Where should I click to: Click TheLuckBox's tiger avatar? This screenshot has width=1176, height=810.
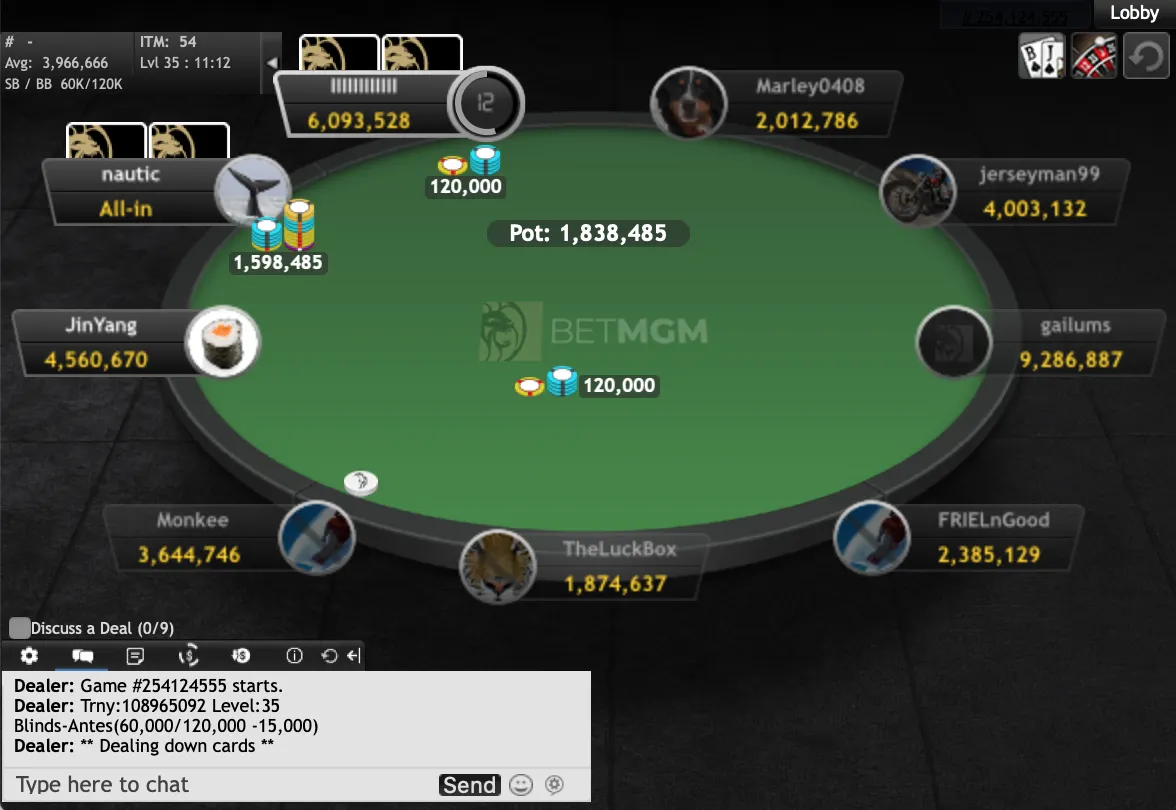pos(497,567)
